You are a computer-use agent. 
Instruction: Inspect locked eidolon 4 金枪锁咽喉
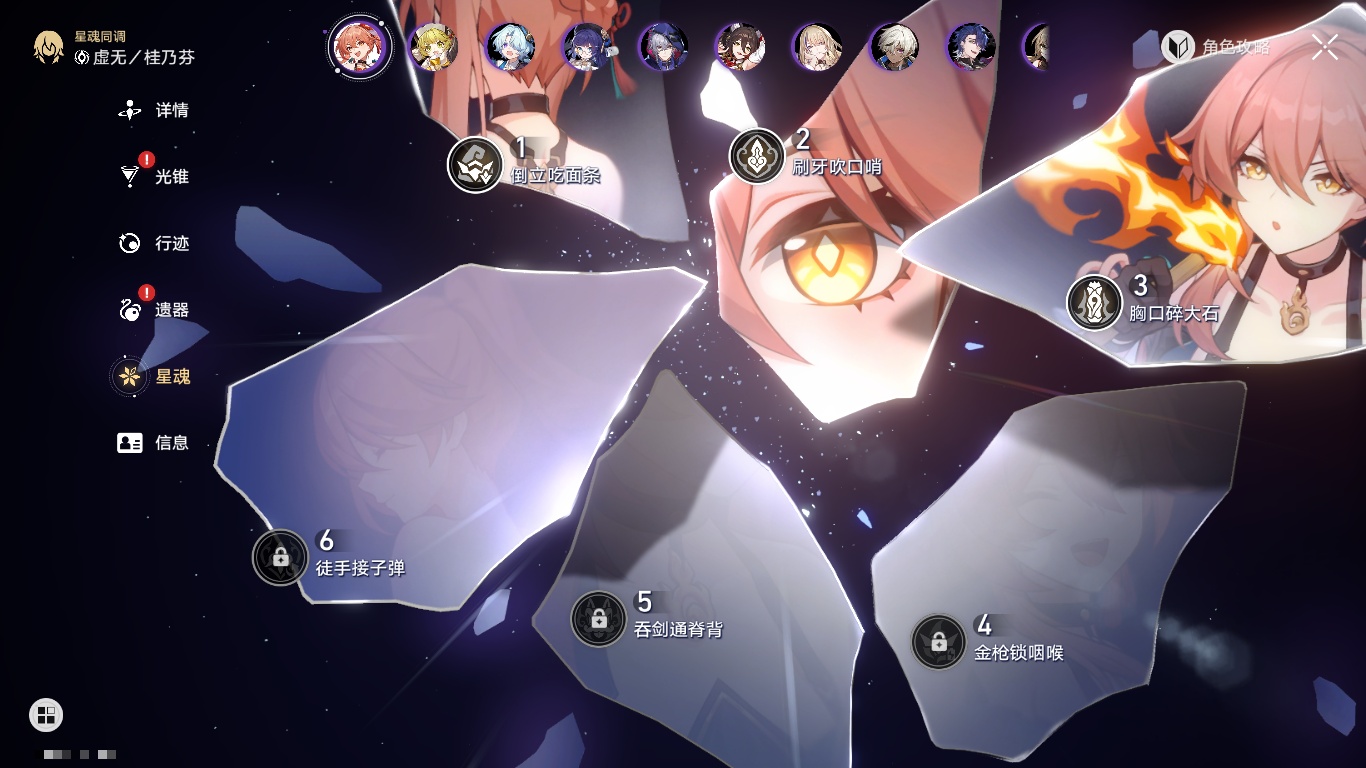coord(939,642)
